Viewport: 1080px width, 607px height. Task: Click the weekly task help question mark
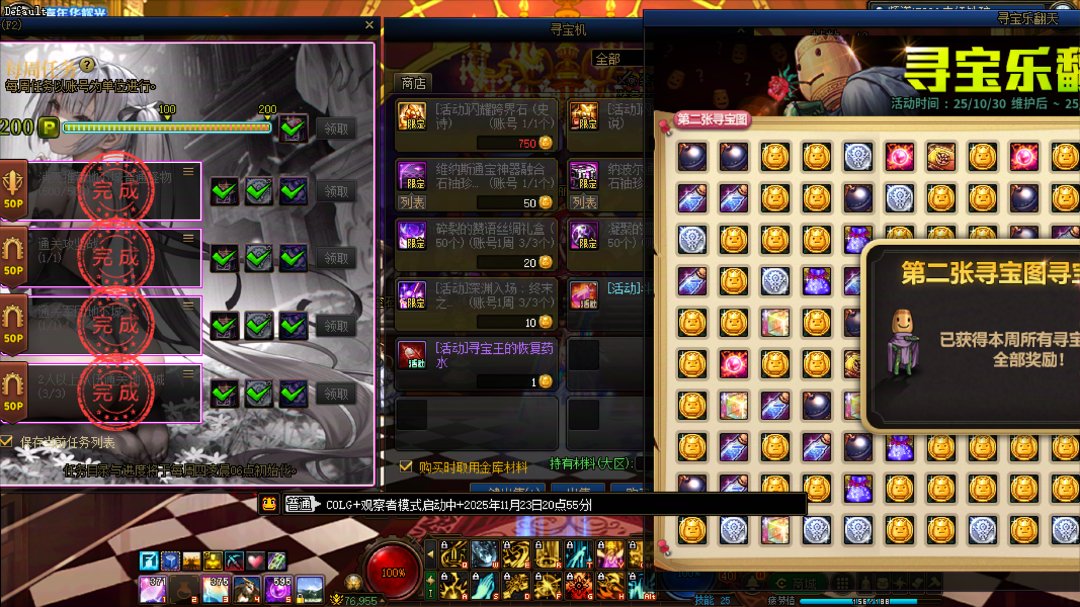87,65
